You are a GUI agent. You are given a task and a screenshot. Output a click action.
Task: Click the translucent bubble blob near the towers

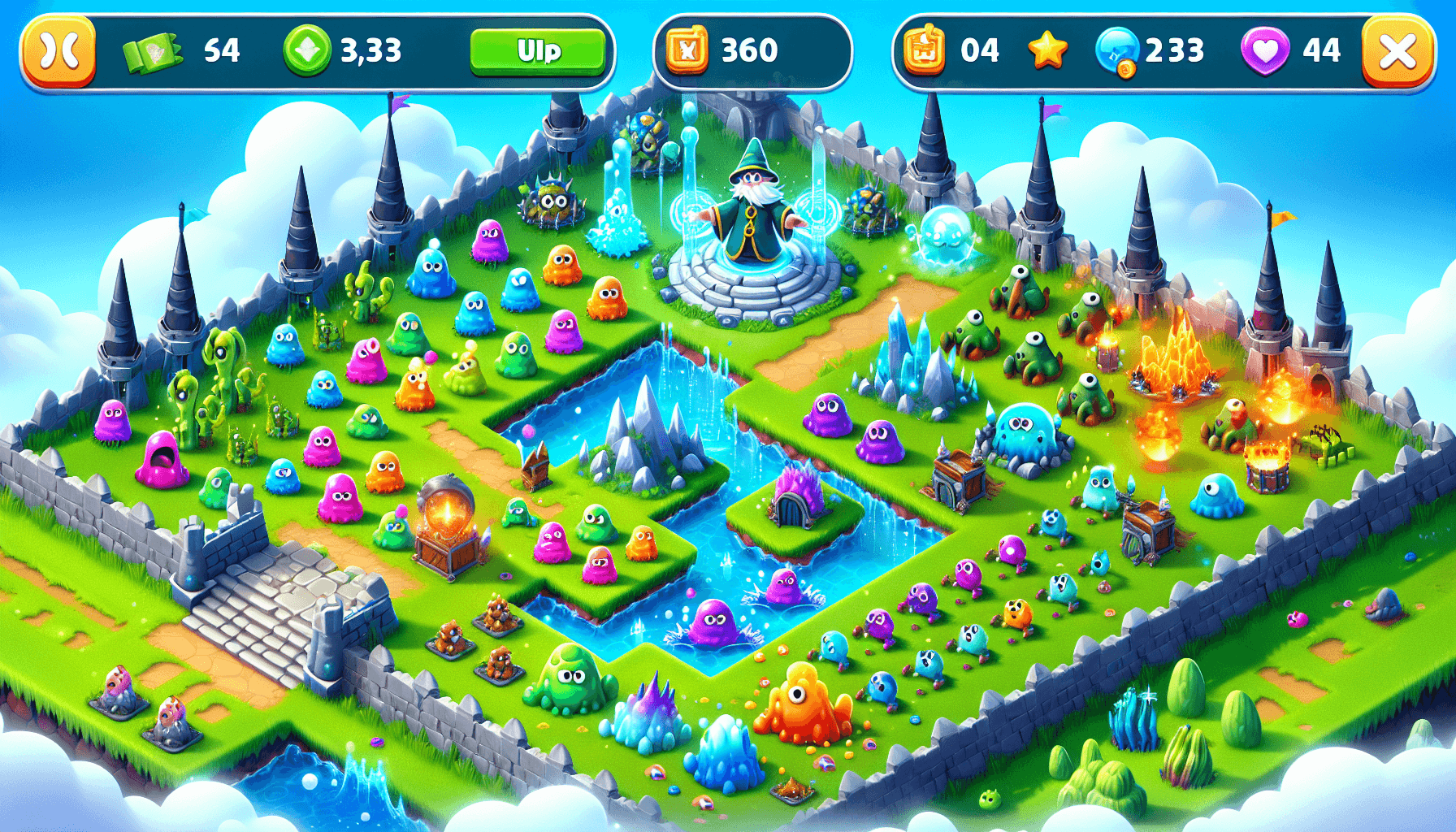(945, 236)
